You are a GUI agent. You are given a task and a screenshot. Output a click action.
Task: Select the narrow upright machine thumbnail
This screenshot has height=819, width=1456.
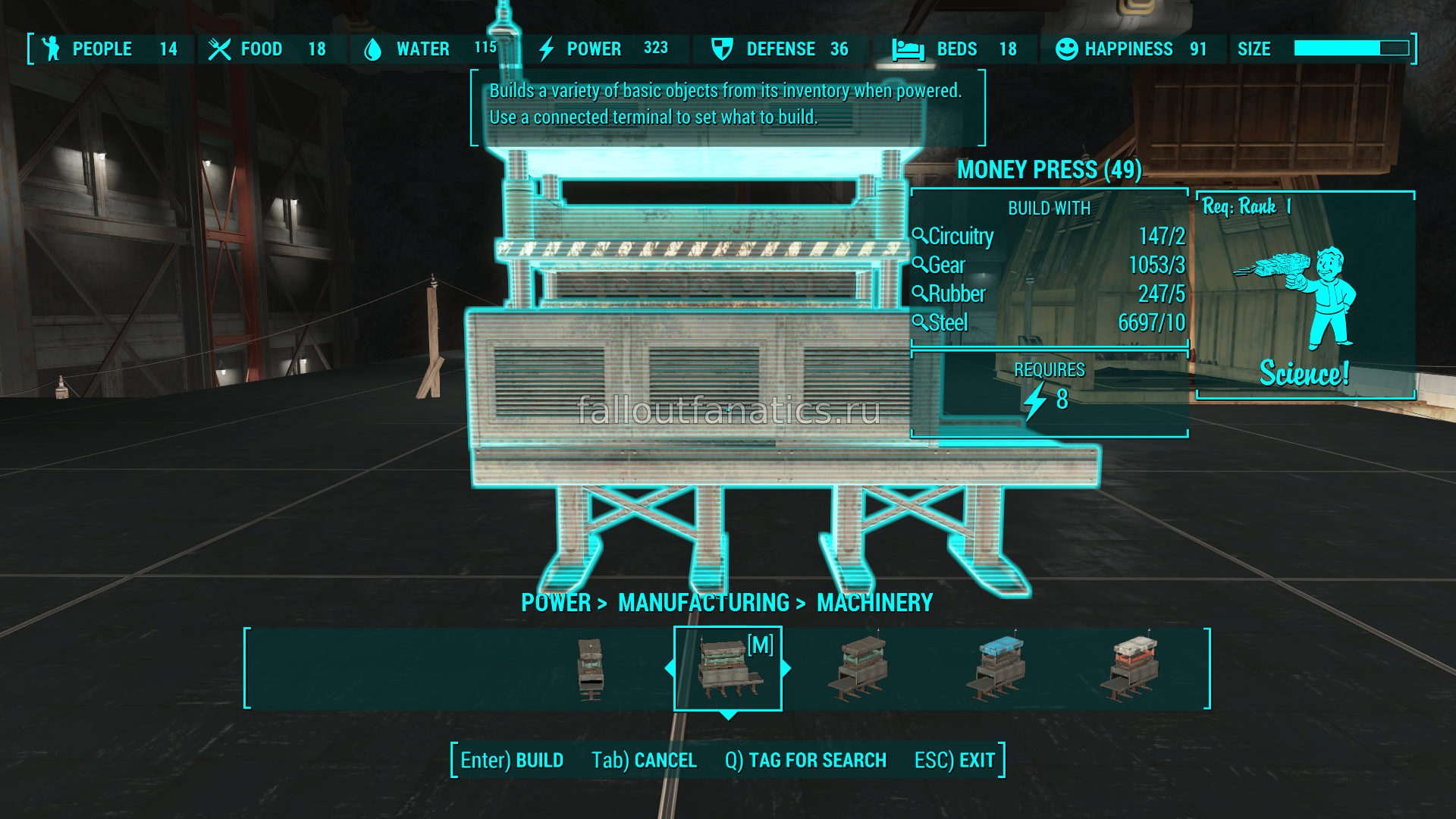[590, 669]
